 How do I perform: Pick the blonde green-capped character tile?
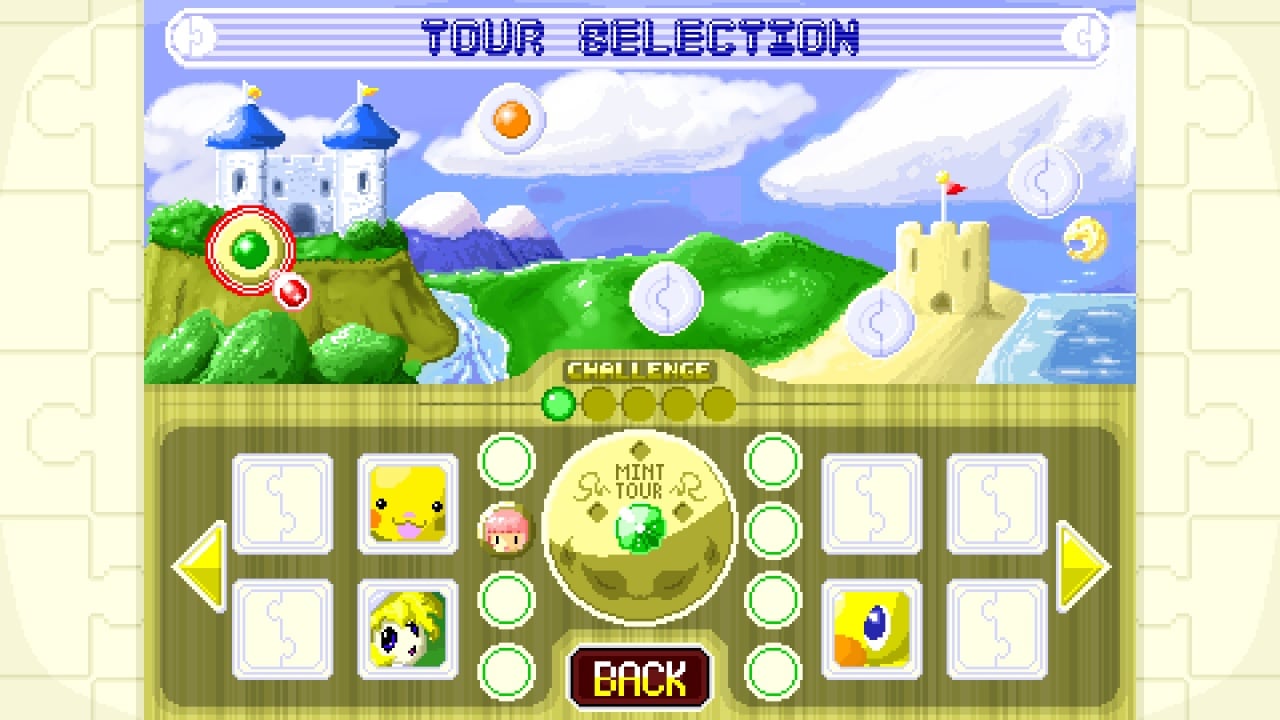click(408, 629)
